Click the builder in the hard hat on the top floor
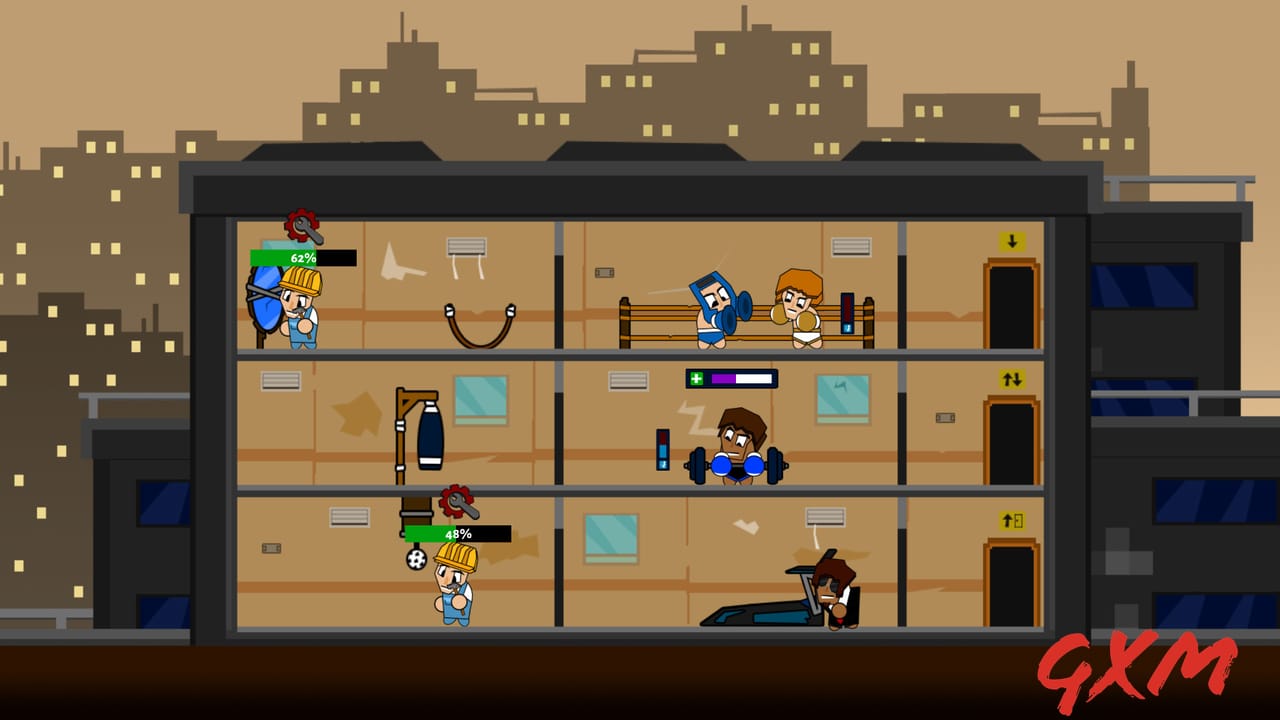1280x720 pixels. pos(300,310)
